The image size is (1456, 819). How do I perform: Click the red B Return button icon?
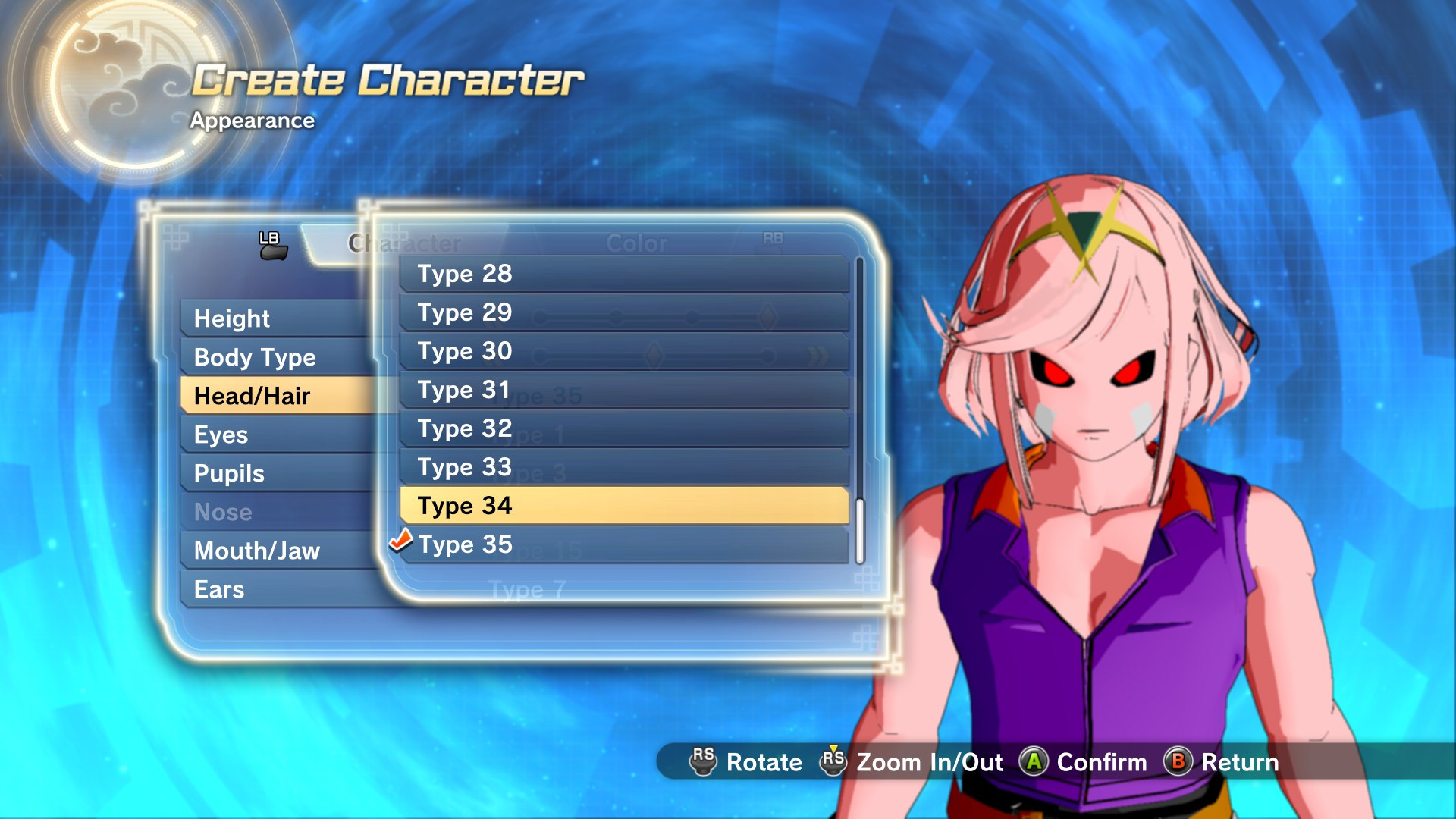pos(1178,763)
